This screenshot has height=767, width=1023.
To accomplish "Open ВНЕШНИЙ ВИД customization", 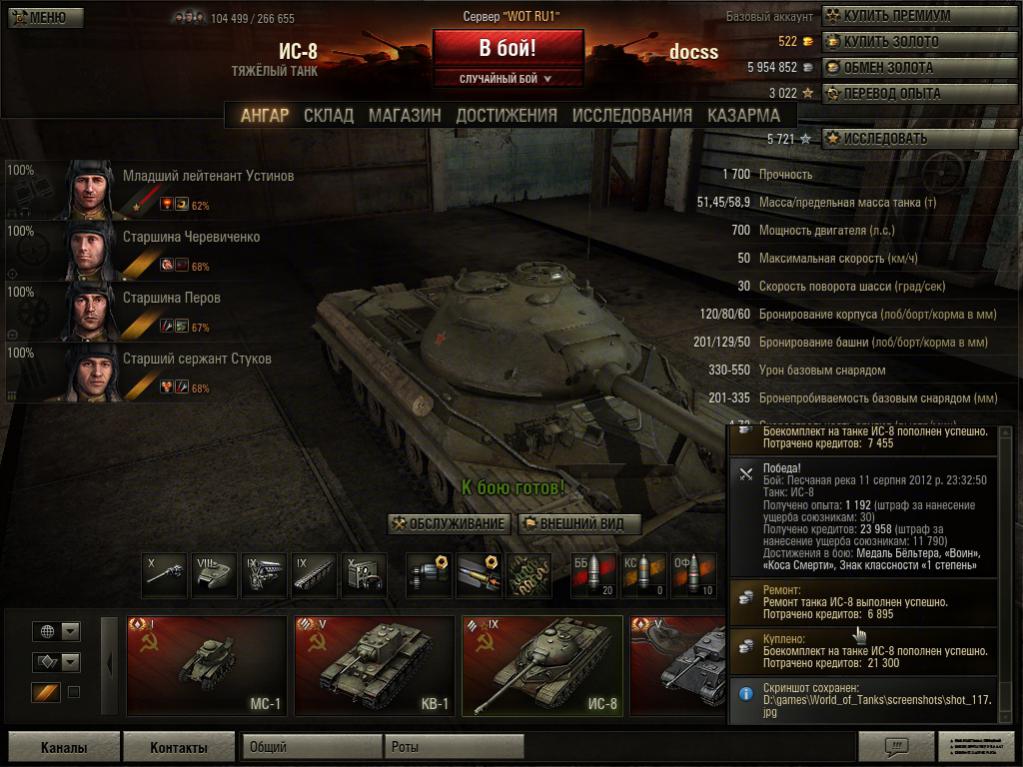I will tap(579, 524).
